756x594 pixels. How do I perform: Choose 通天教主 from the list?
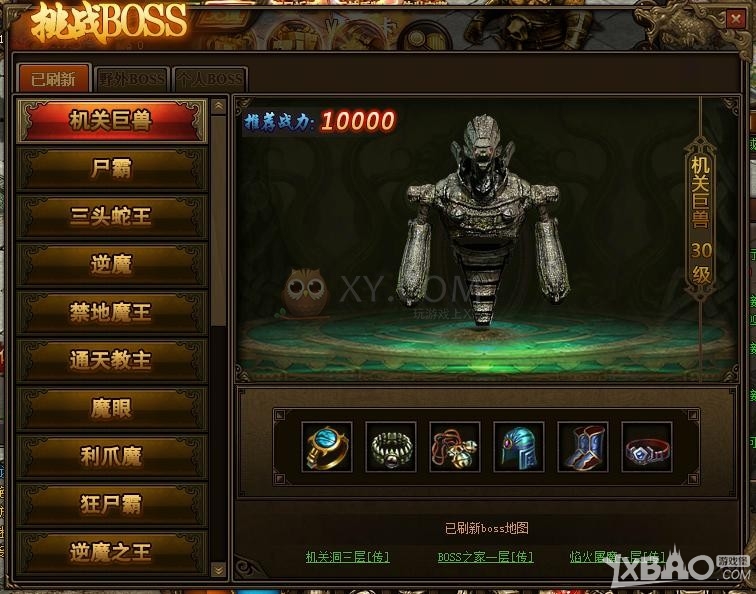[x=111, y=361]
